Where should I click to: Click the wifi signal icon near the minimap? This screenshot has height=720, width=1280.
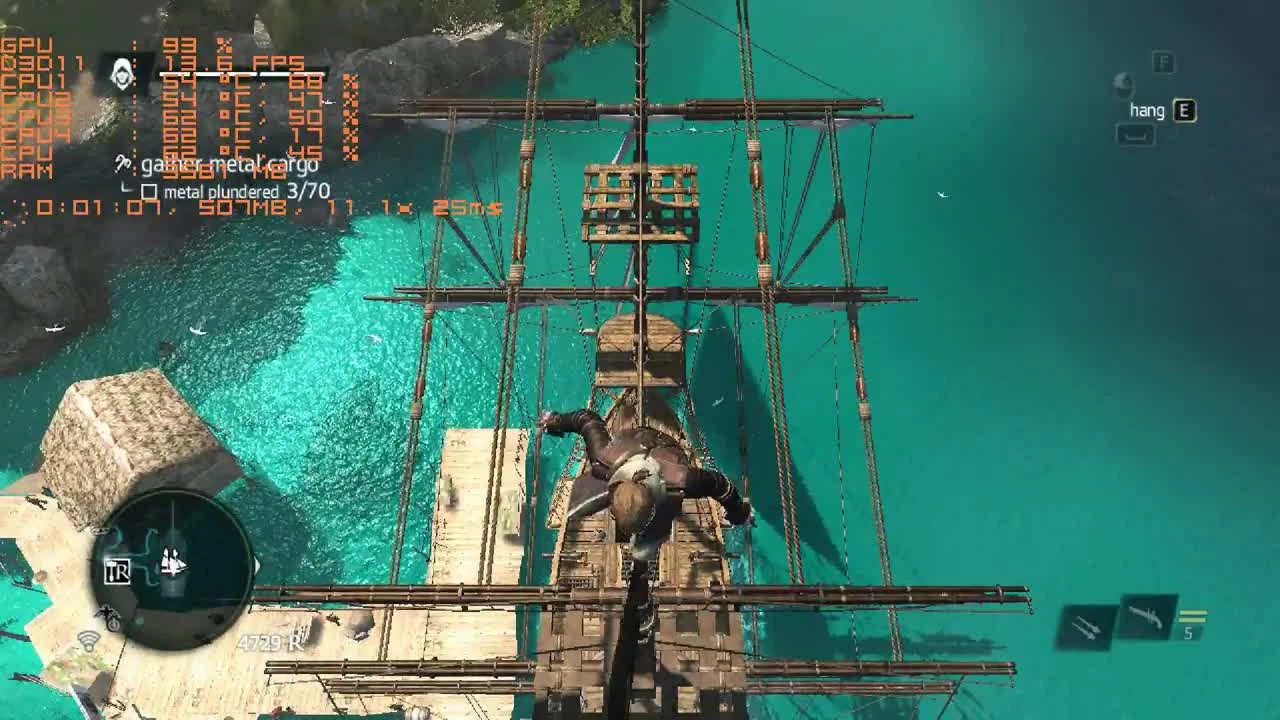tap(88, 639)
